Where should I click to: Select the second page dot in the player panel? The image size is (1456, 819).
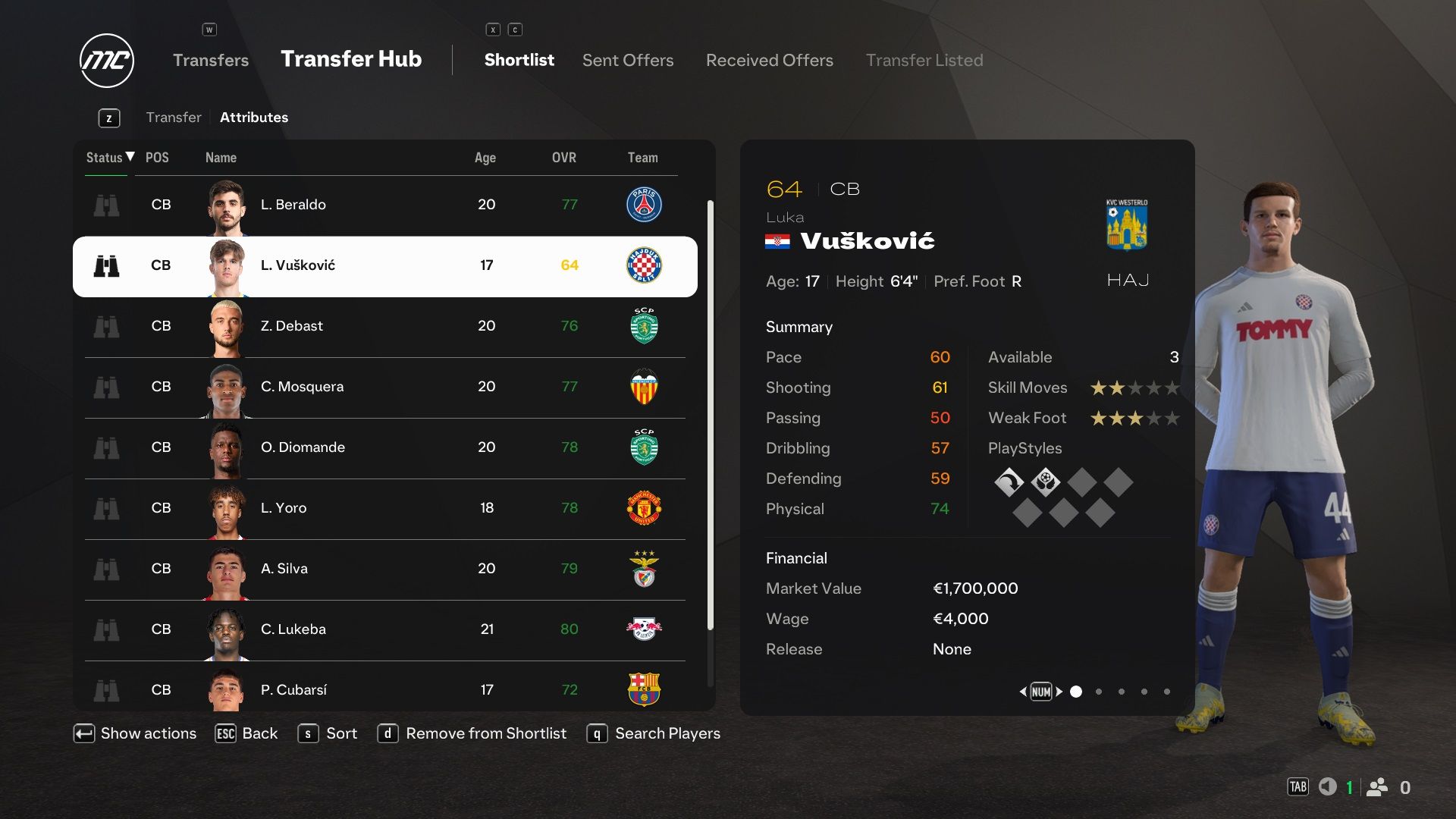click(x=1098, y=691)
